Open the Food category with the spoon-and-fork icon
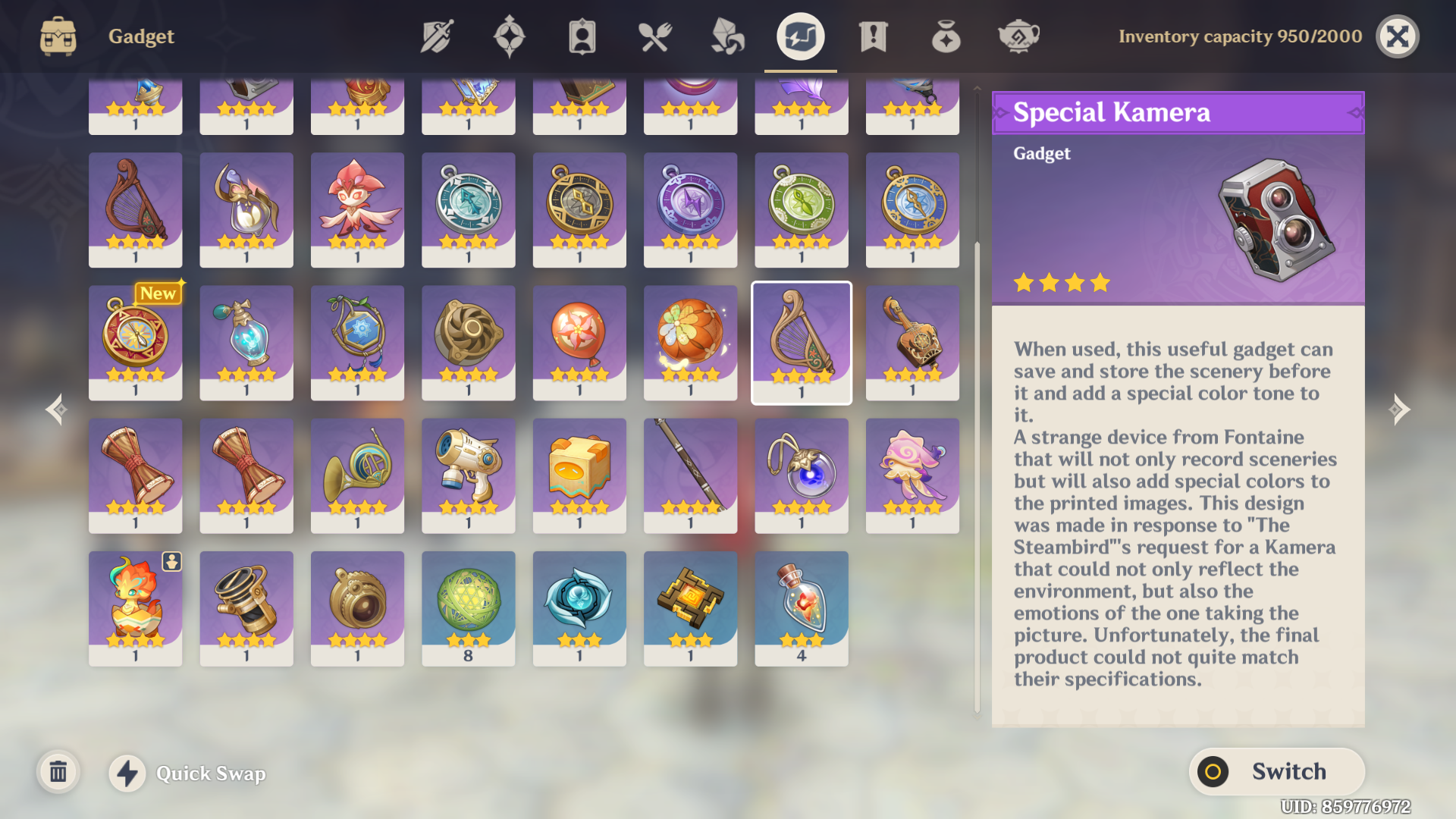This screenshot has width=1456, height=819. pyautogui.click(x=655, y=35)
